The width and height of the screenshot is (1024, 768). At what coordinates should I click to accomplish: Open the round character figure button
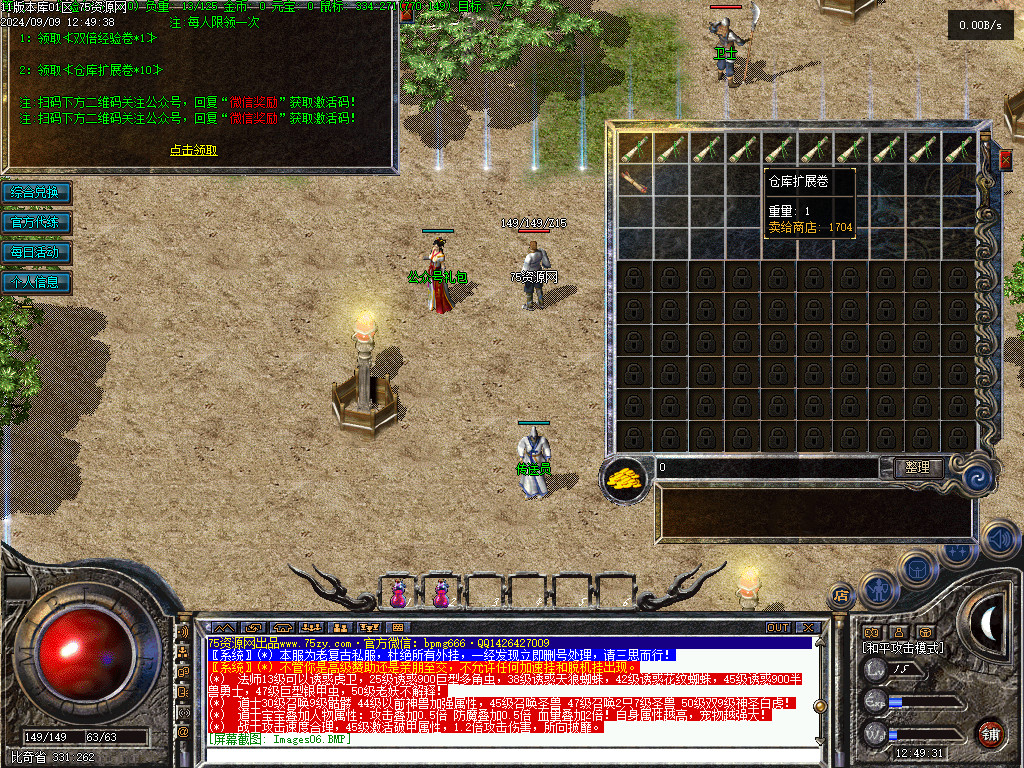pyautogui.click(x=877, y=590)
